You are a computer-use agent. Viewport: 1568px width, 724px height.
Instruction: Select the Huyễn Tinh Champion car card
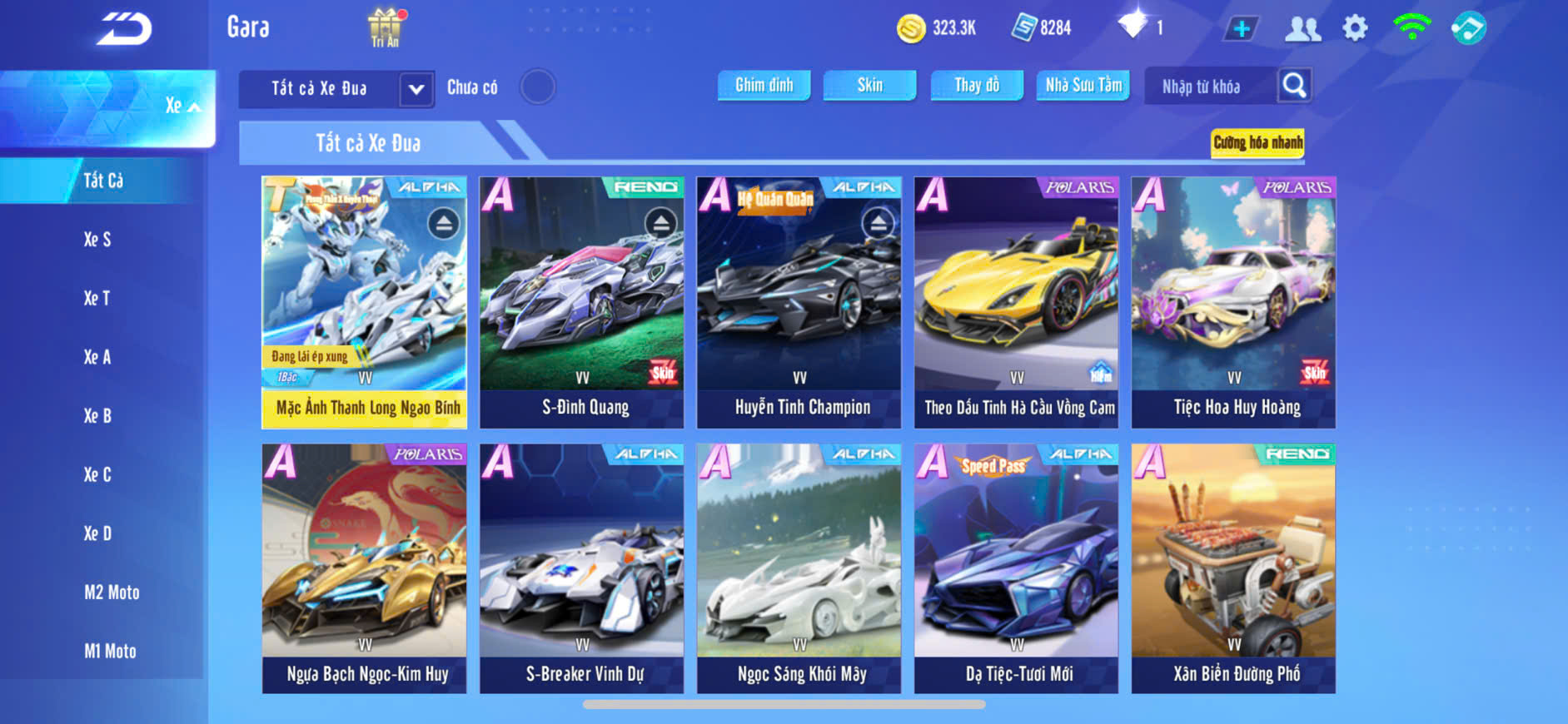799,302
